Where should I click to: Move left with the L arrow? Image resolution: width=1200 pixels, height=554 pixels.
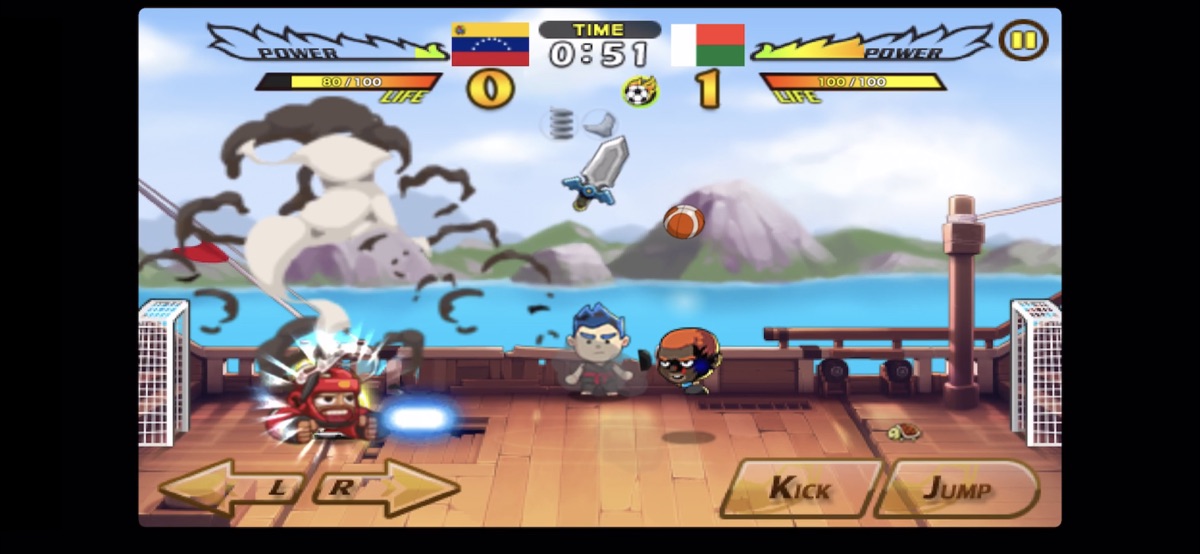(235, 488)
